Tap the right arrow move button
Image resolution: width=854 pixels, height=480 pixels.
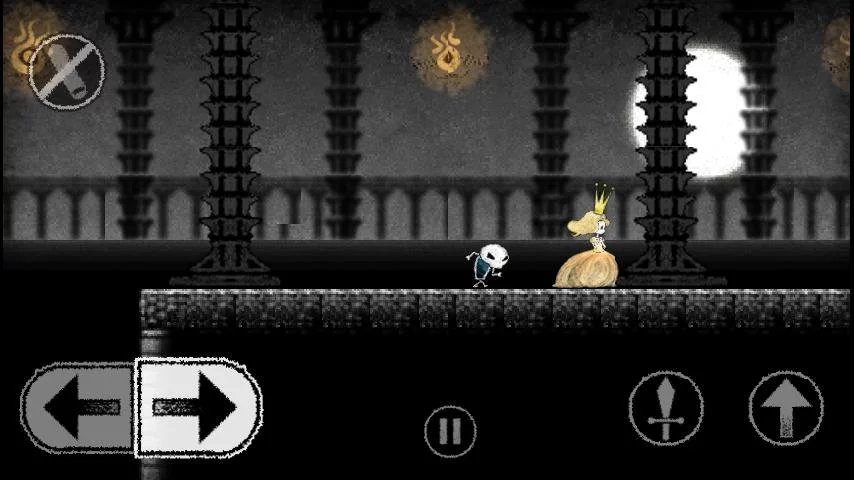tap(198, 407)
